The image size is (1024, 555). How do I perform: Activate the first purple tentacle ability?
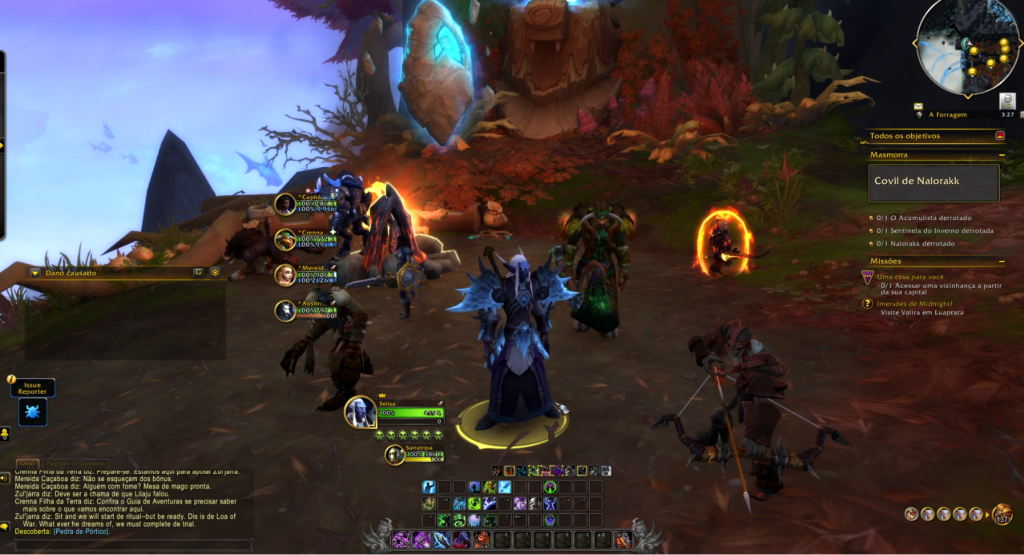click(x=400, y=540)
